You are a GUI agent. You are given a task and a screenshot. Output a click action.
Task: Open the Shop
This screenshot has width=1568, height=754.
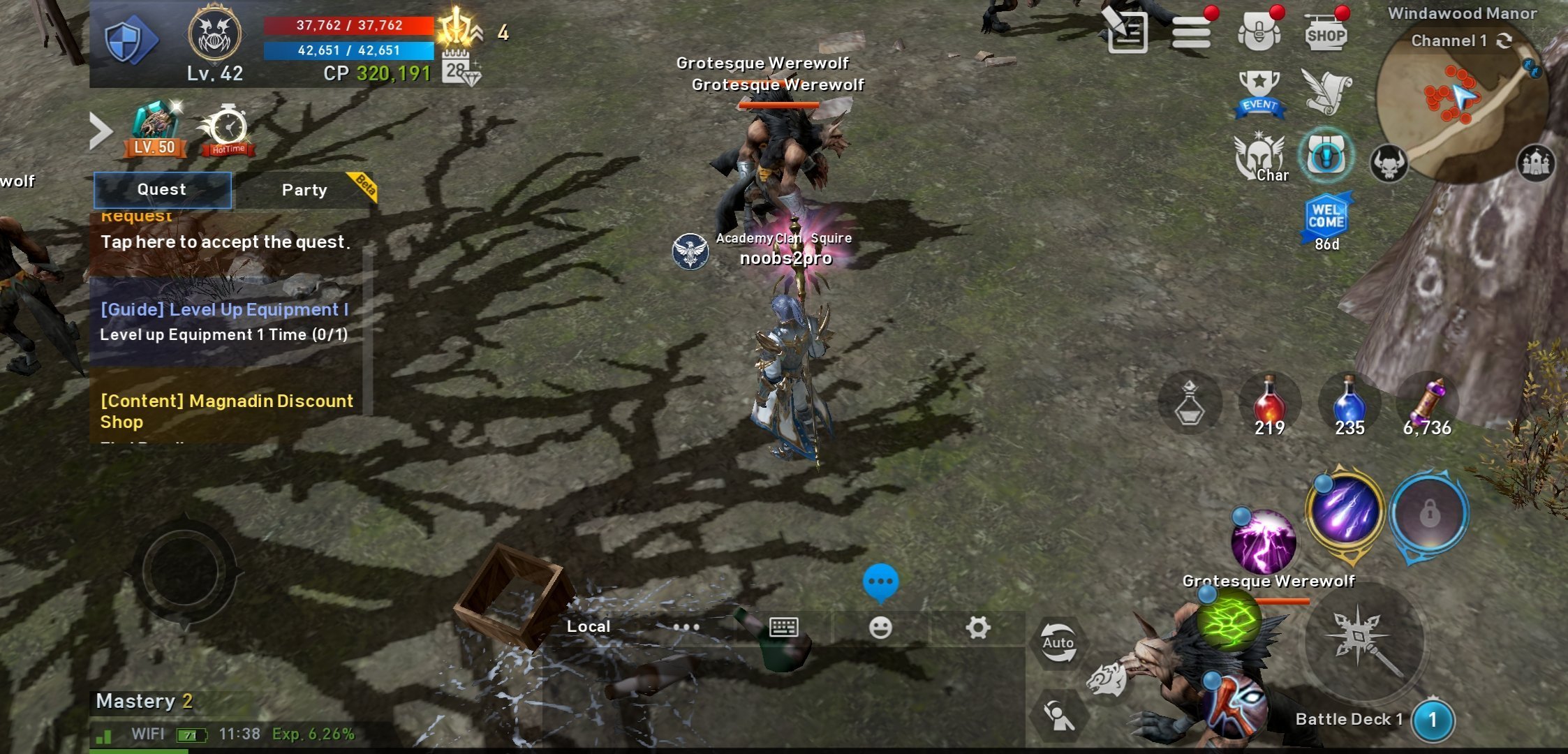(x=1325, y=34)
